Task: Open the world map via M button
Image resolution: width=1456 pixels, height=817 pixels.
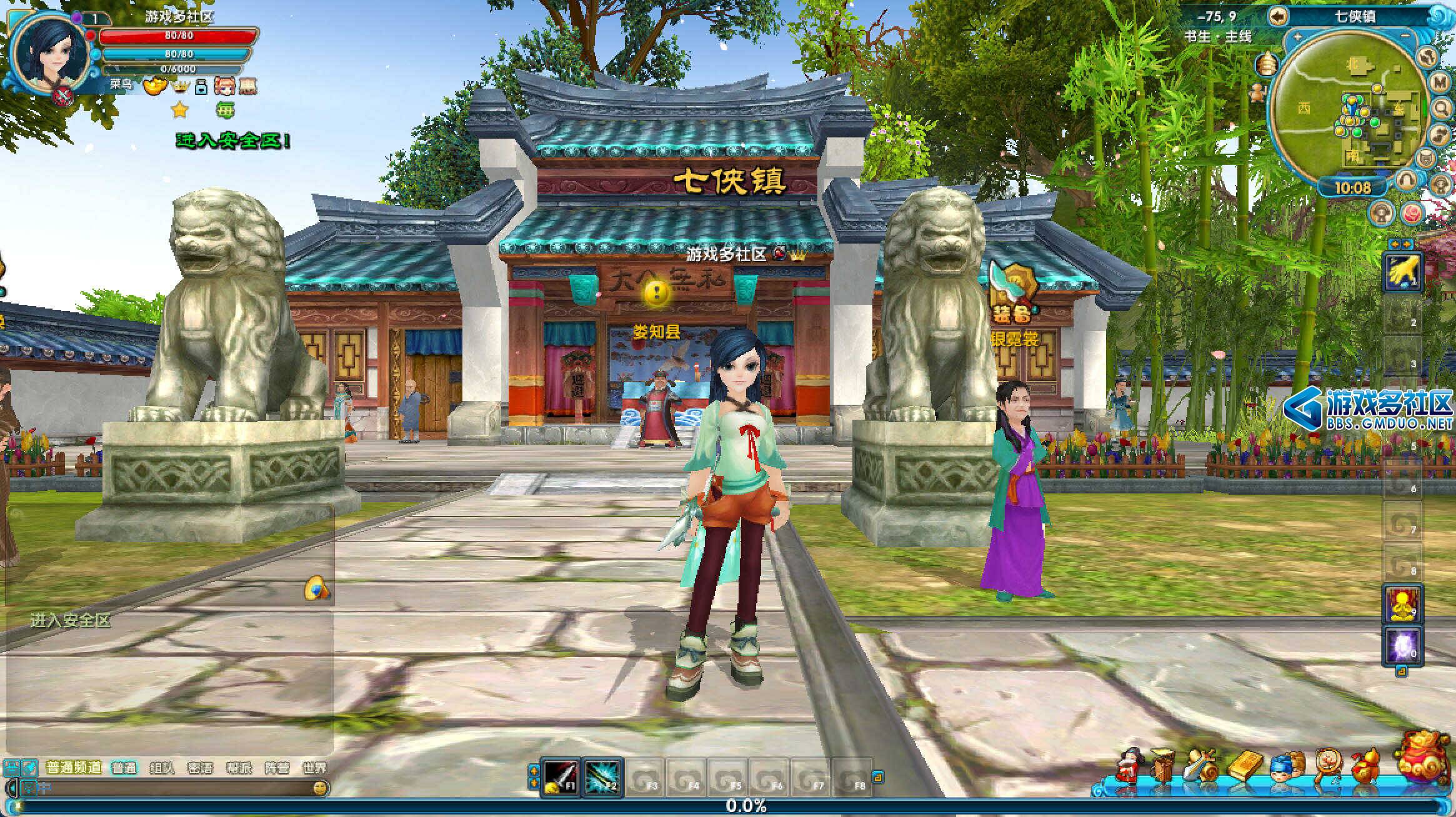Action: pyautogui.click(x=1440, y=81)
